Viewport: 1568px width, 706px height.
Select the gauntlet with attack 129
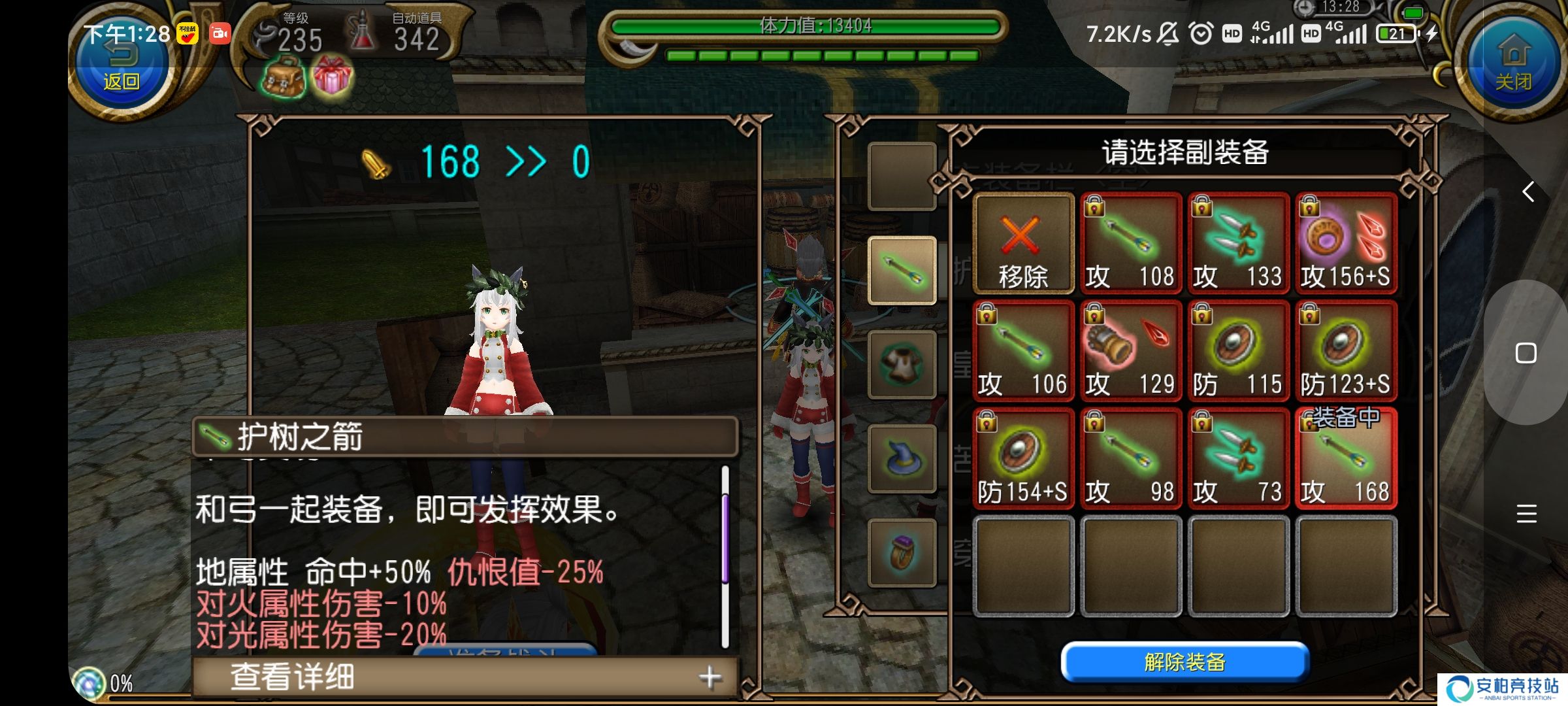point(1131,351)
